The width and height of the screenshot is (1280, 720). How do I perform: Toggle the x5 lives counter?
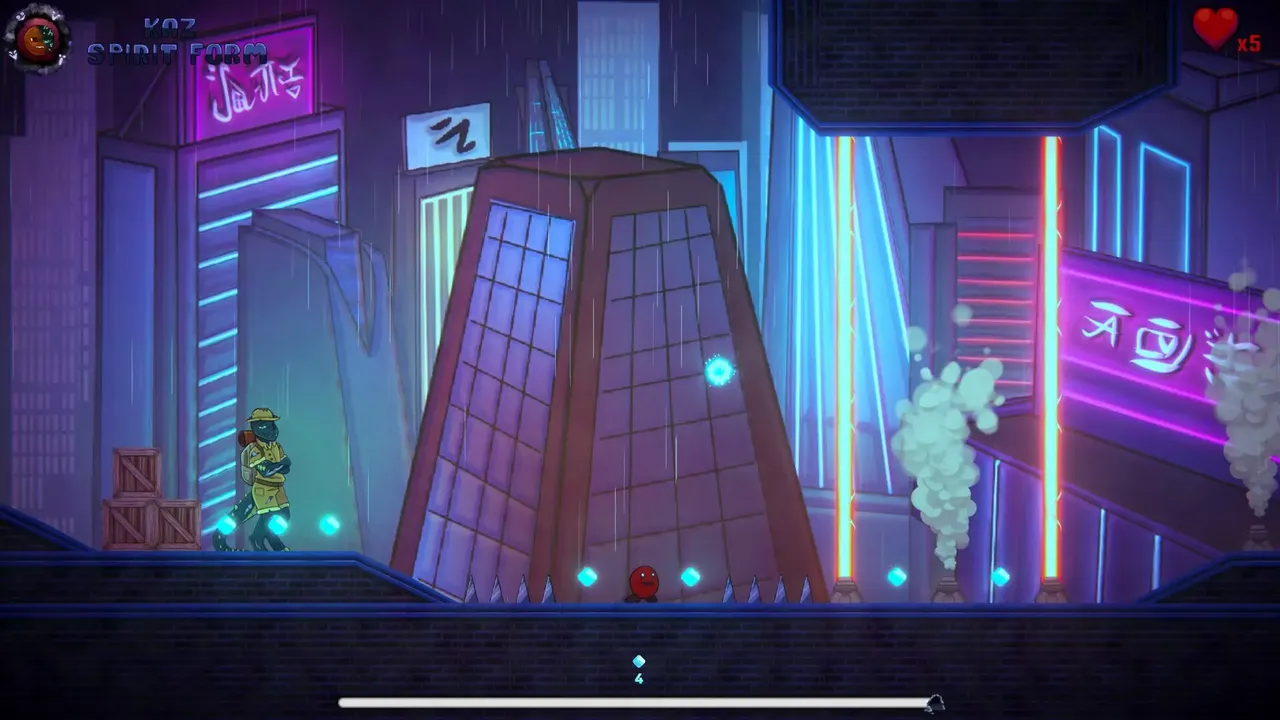click(1248, 44)
